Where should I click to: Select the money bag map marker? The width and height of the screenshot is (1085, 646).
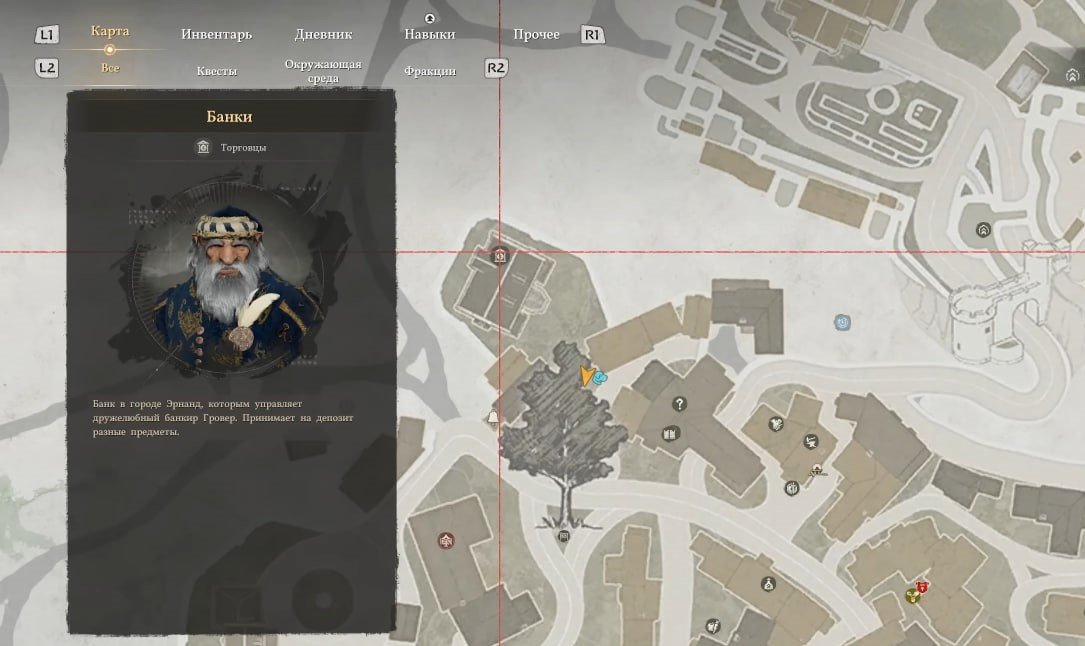coord(768,584)
